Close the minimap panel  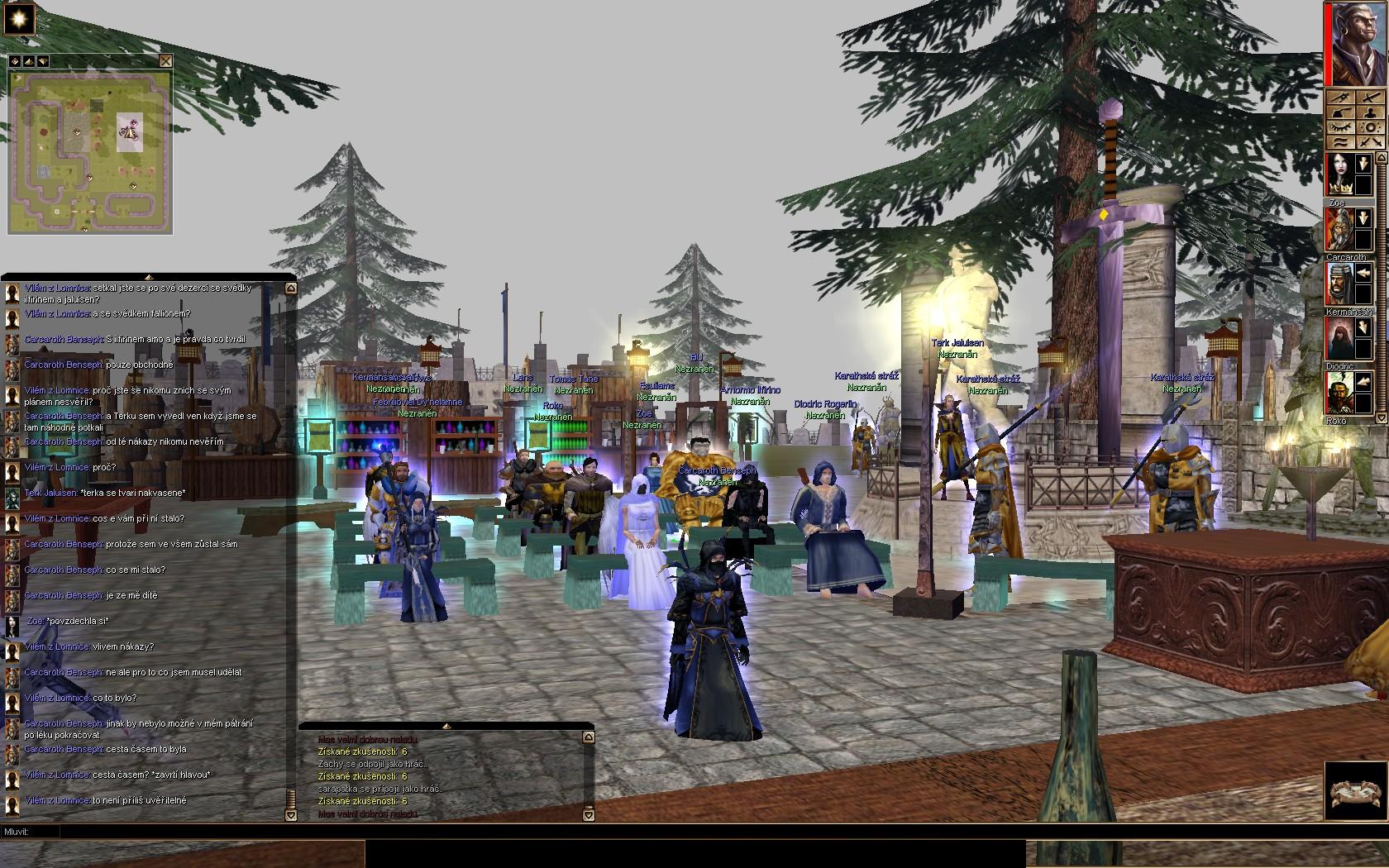[166, 60]
